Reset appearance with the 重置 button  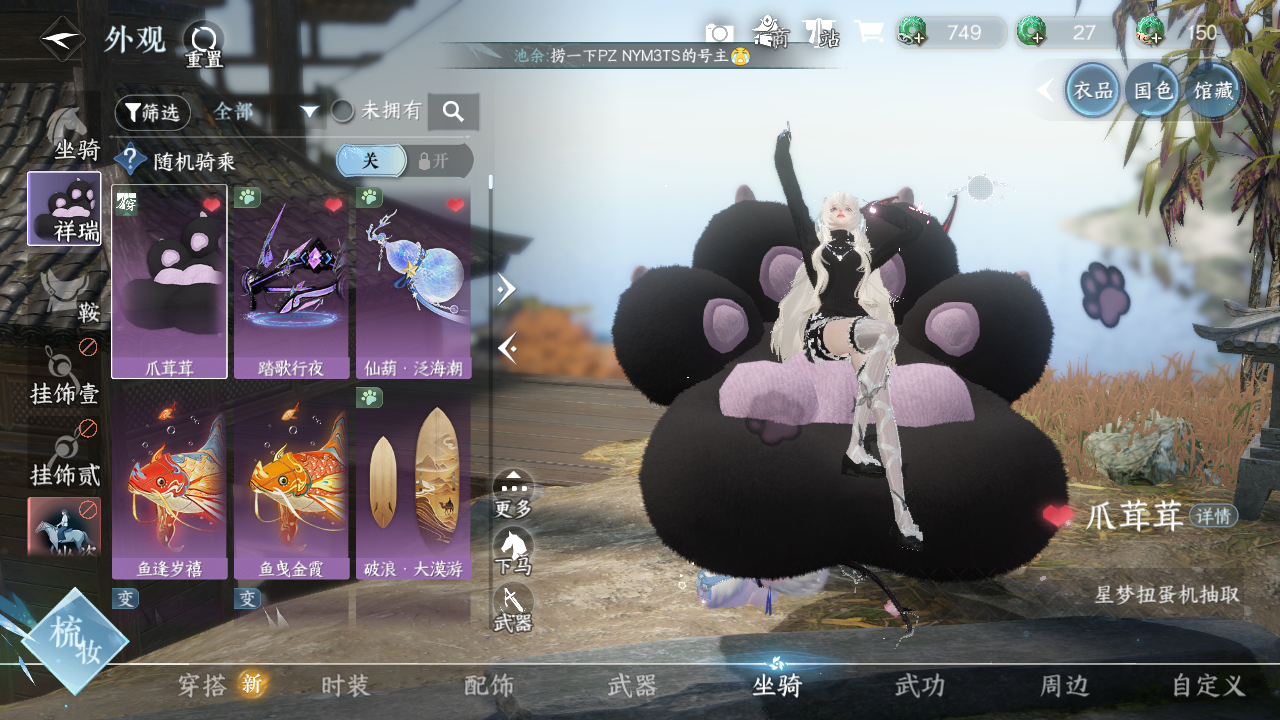coord(203,45)
